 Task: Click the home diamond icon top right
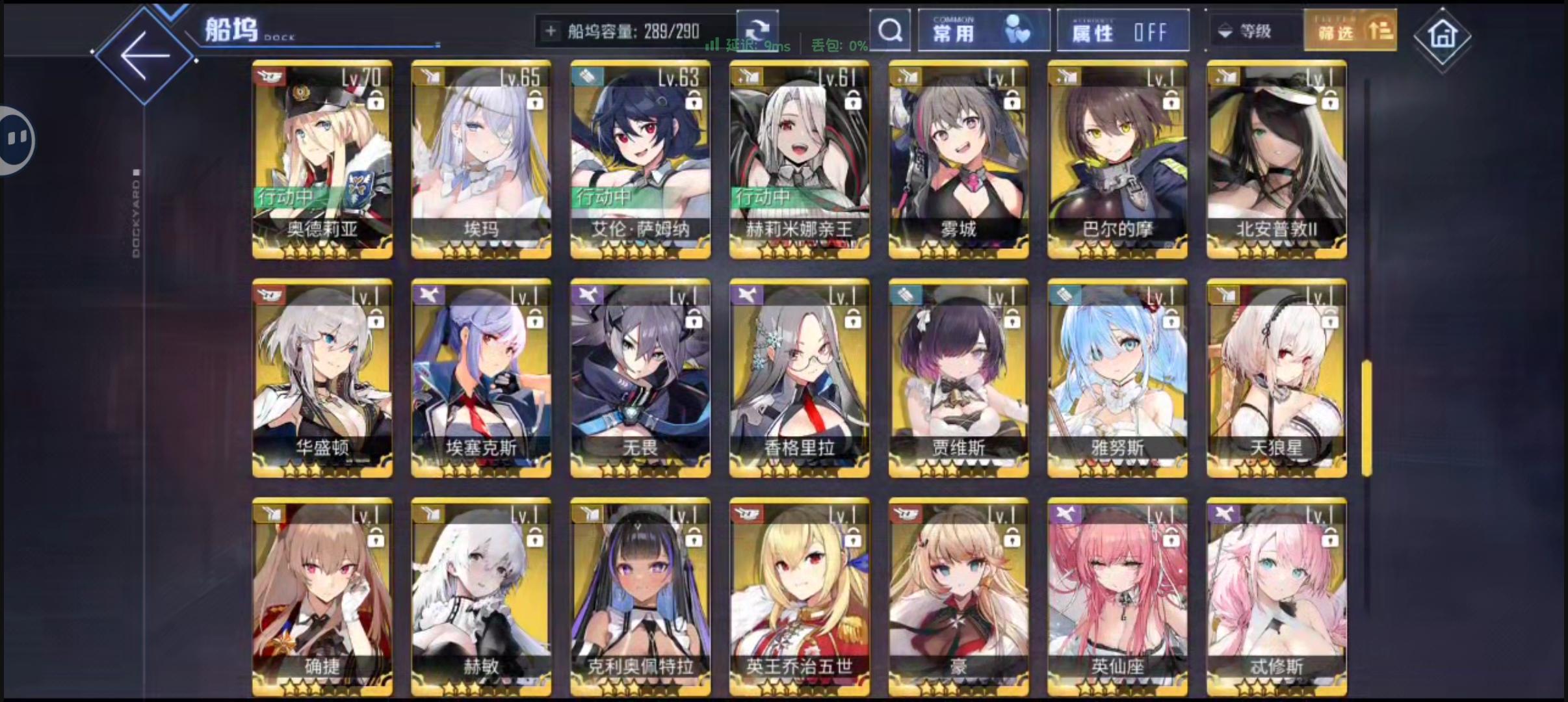[x=1442, y=36]
